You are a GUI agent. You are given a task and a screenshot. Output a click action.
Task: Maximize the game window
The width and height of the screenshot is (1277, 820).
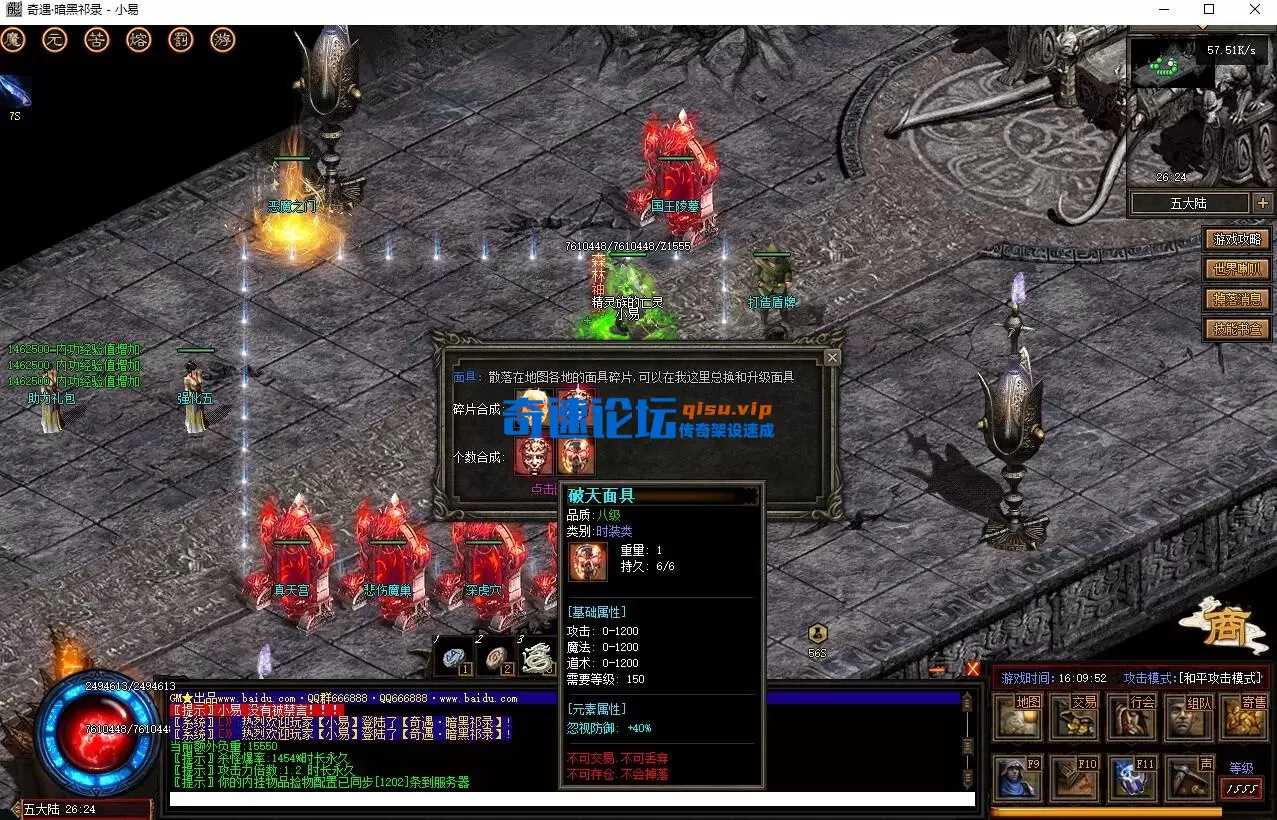(x=1208, y=10)
